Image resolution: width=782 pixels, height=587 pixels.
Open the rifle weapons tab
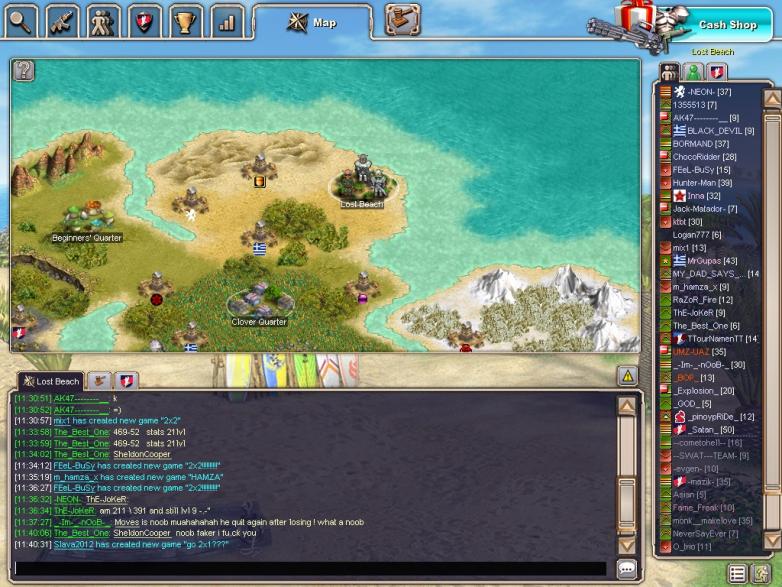pyautogui.click(x=62, y=19)
